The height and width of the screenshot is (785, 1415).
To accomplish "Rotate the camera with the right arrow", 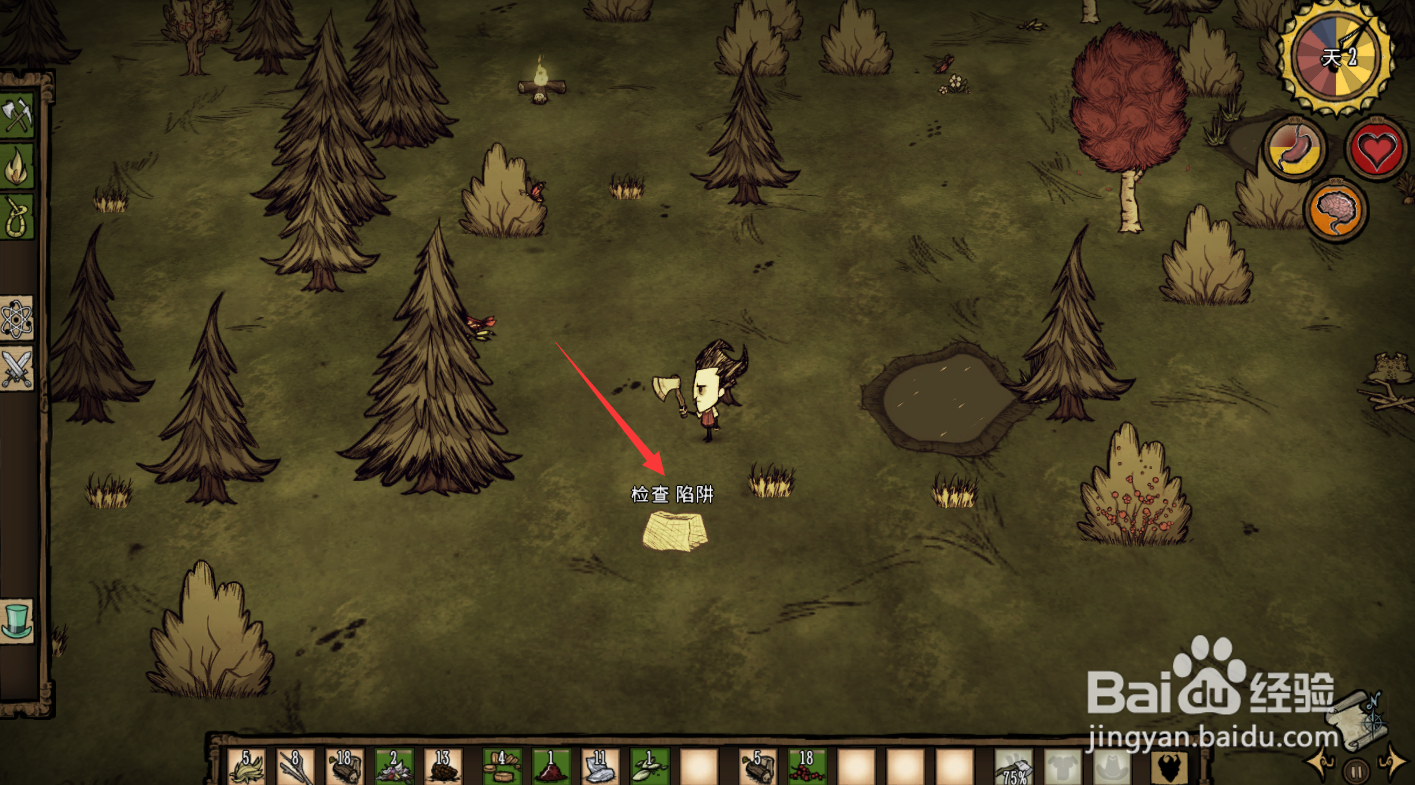I will [1391, 765].
